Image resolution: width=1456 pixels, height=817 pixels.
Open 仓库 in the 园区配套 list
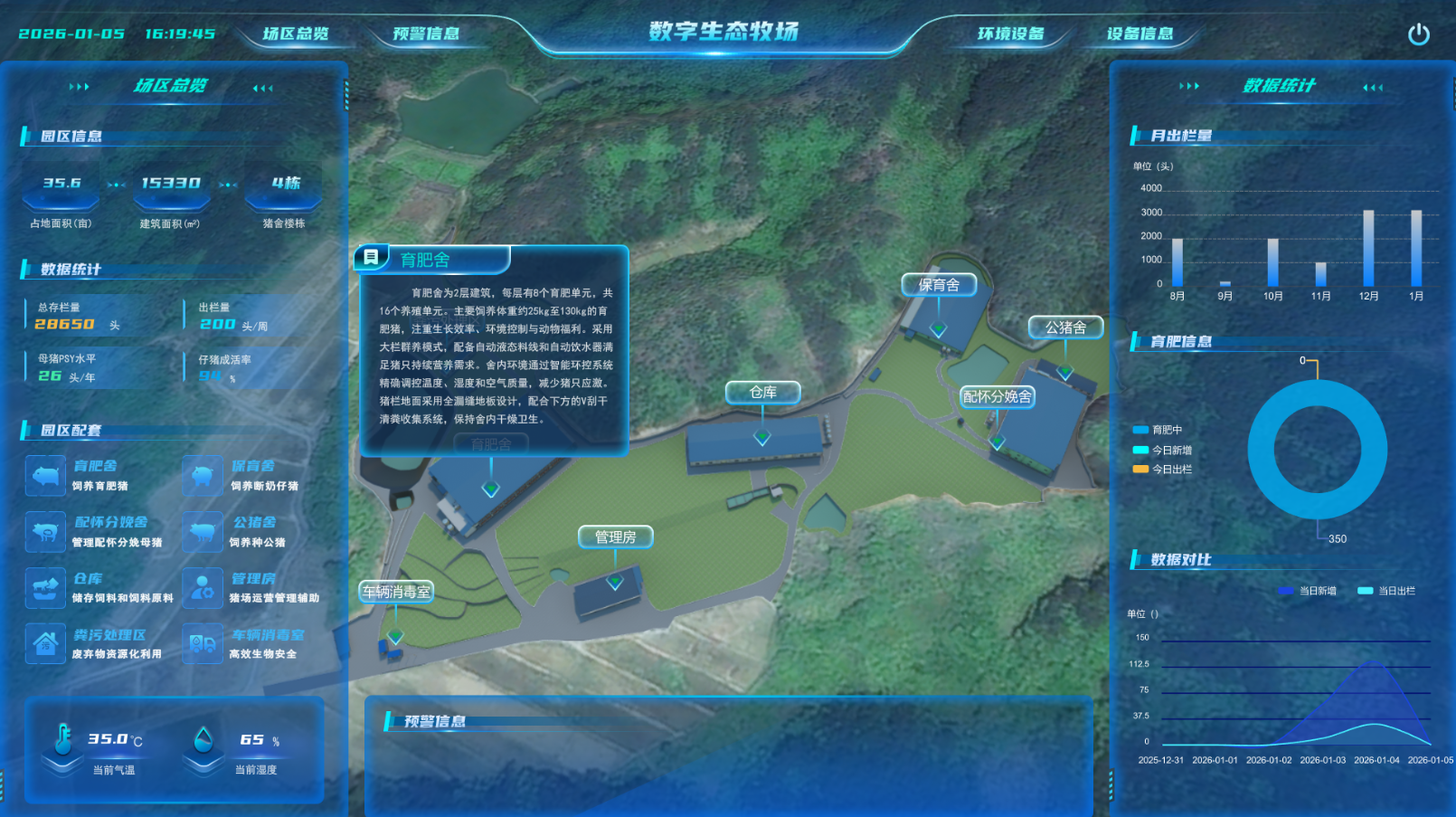point(88,579)
